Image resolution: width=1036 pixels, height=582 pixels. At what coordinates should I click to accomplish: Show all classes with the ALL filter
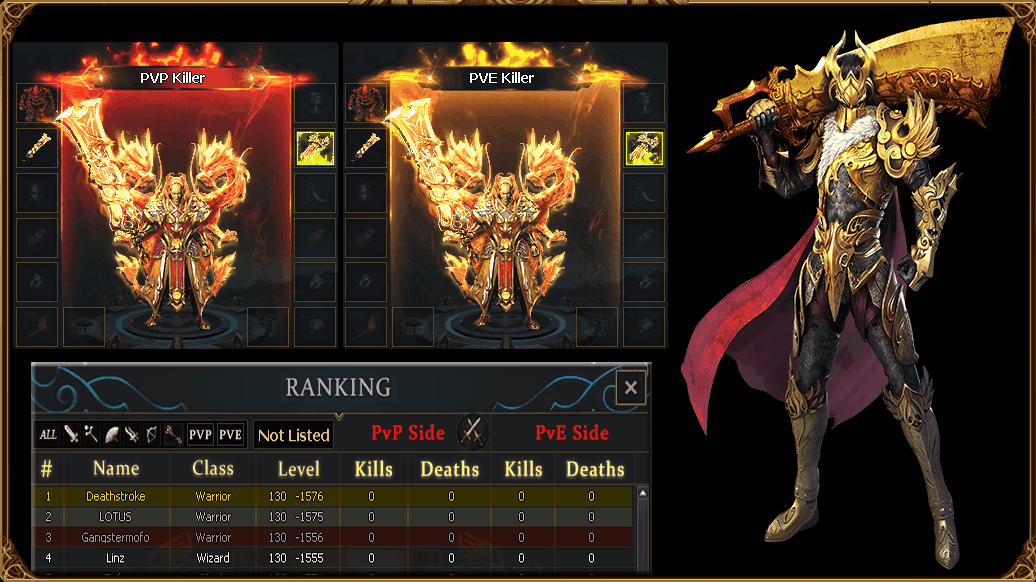(48, 434)
